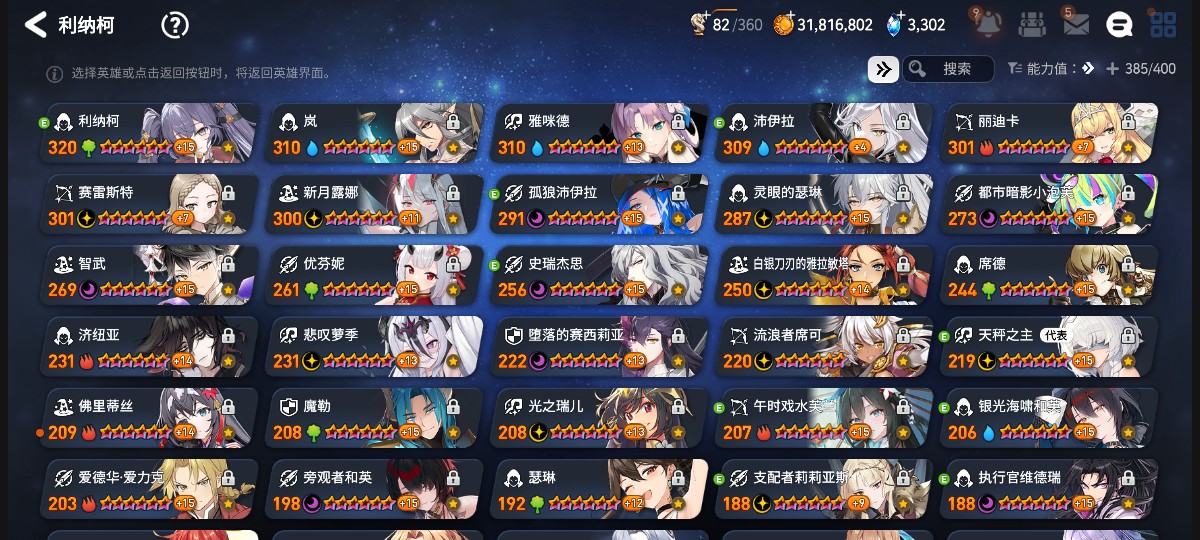Select hero 岚 card
1200x540 pixels.
[x=375, y=134]
